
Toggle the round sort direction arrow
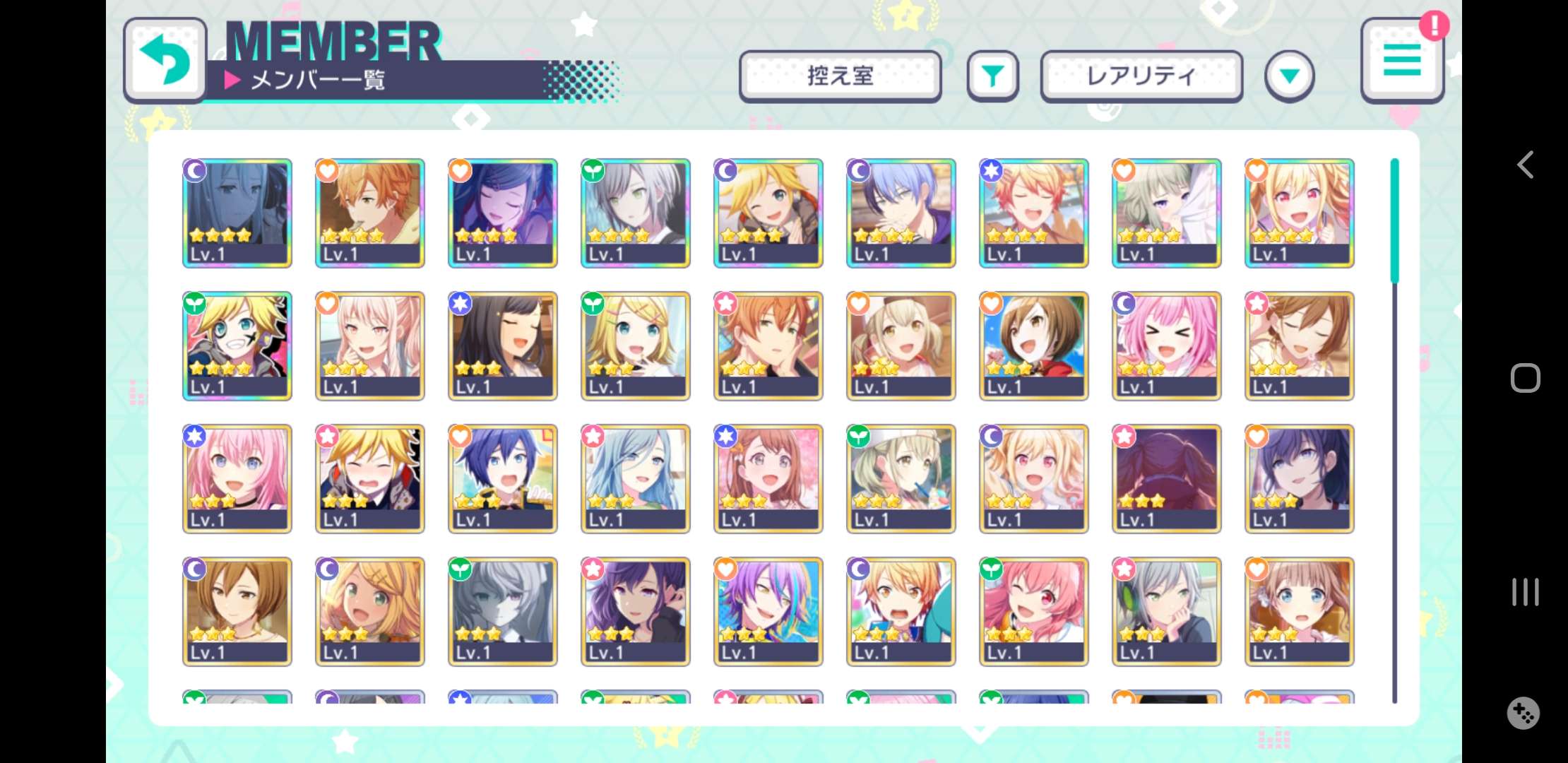(x=1289, y=76)
